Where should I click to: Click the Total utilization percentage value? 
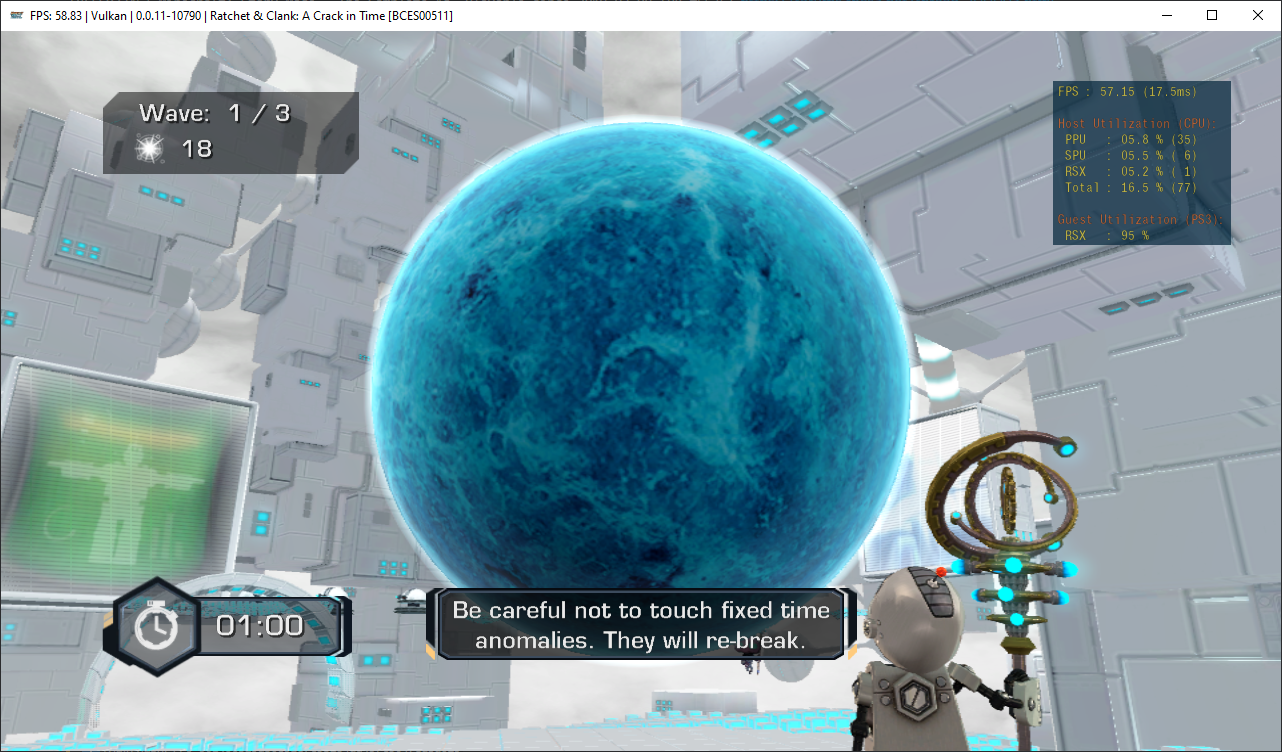click(1140, 187)
